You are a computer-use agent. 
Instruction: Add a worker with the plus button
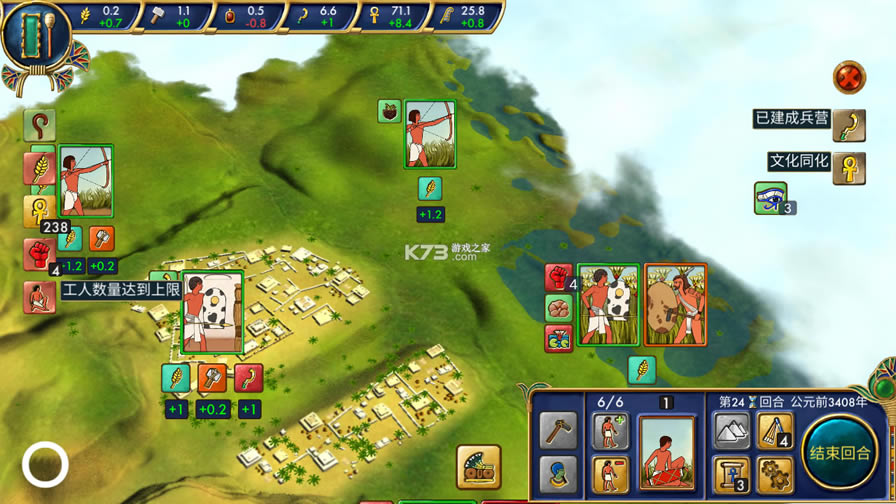609,432
